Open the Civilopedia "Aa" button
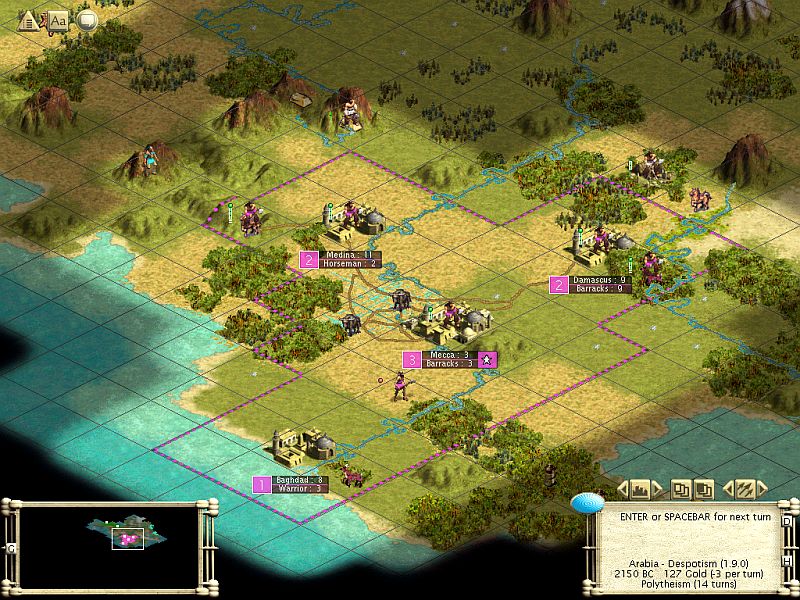Image resolution: width=800 pixels, height=600 pixels. pos(58,19)
